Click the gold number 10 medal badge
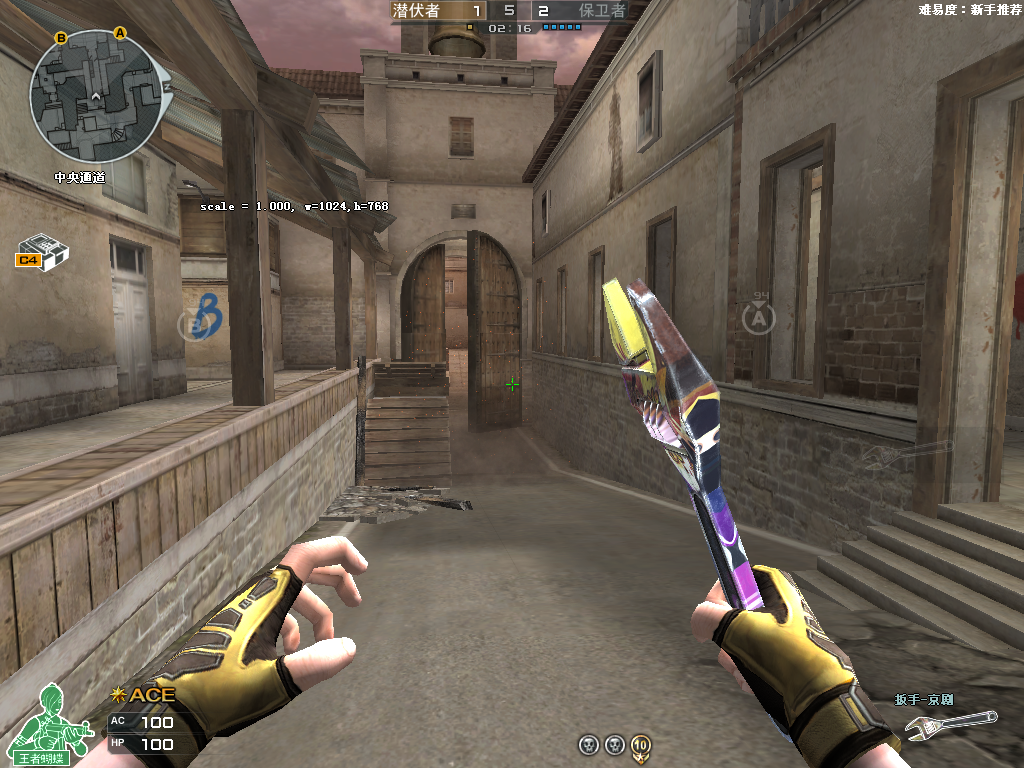The height and width of the screenshot is (768, 1024). click(641, 745)
